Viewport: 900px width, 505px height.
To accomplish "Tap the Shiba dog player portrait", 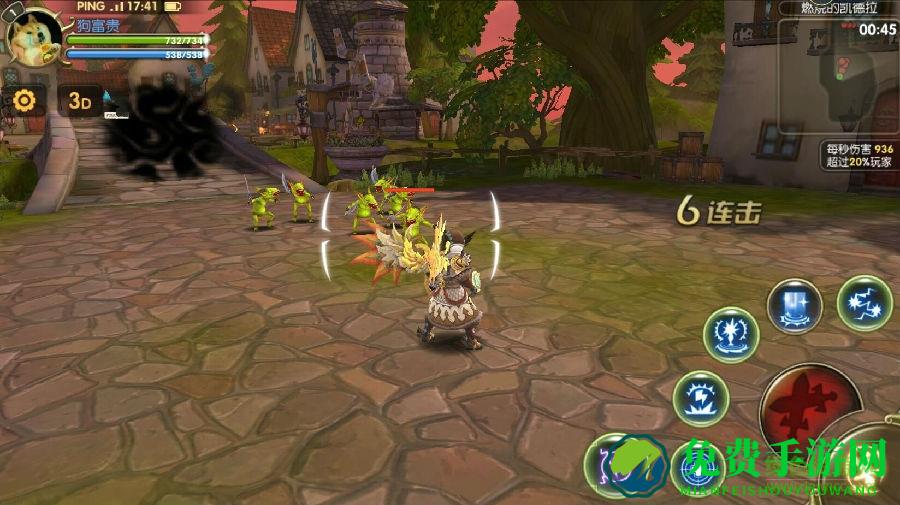I will (x=34, y=36).
